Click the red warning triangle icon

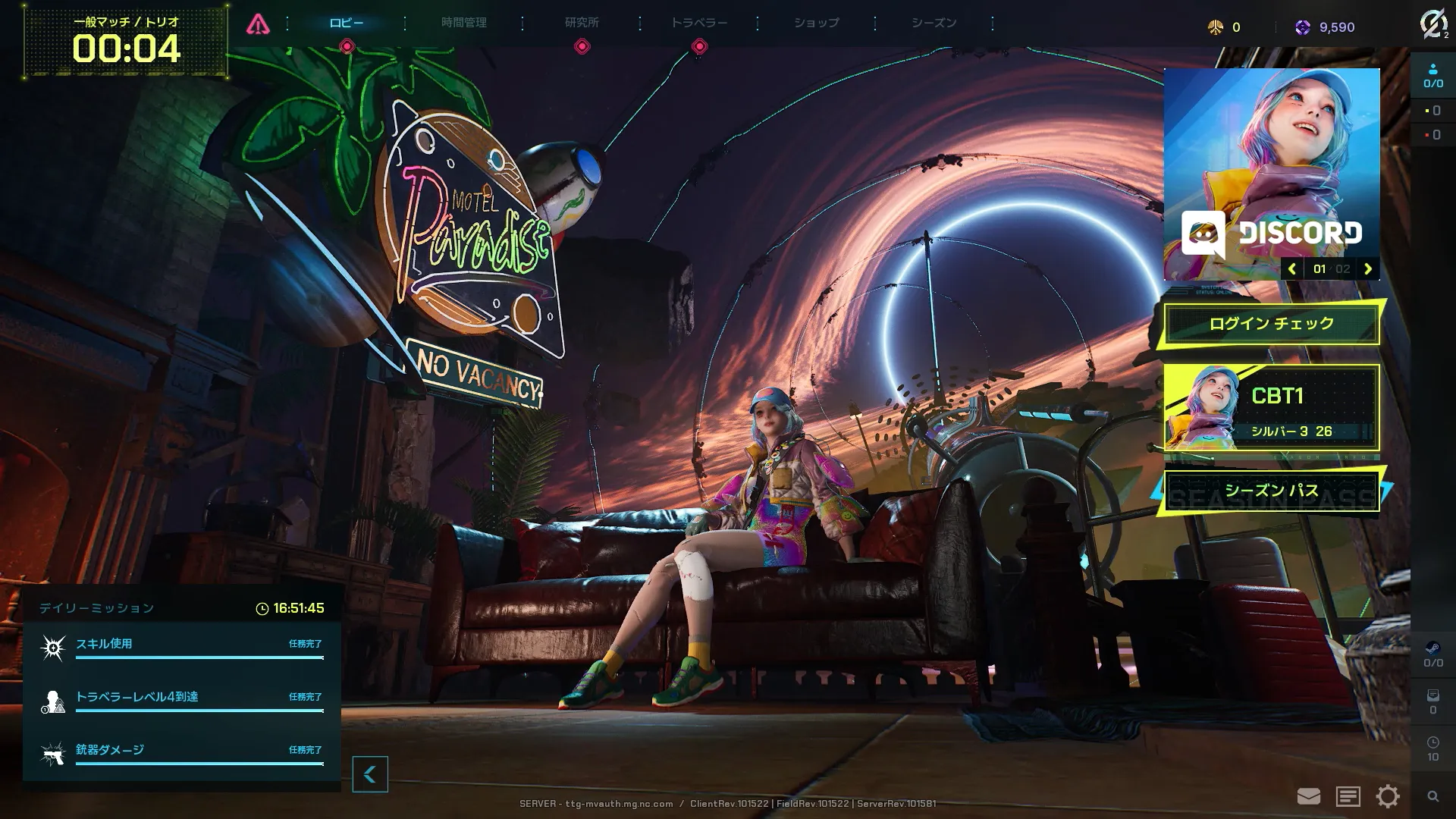258,24
